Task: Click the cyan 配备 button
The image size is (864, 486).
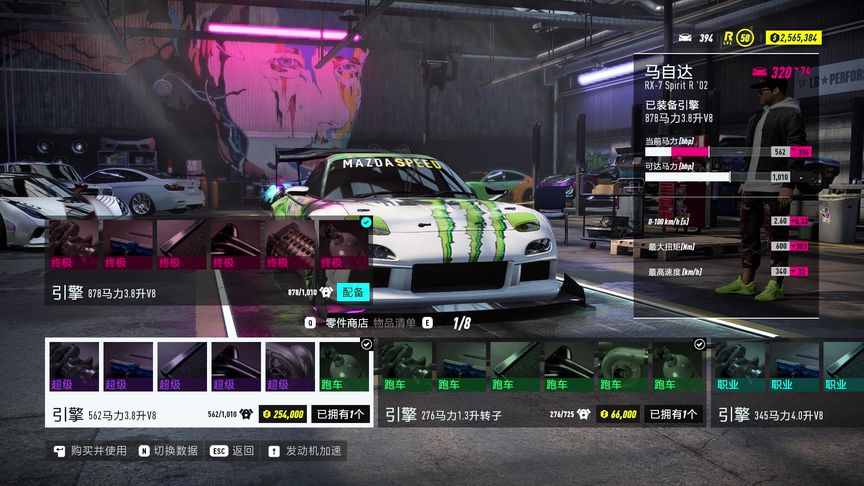Action: (x=353, y=292)
